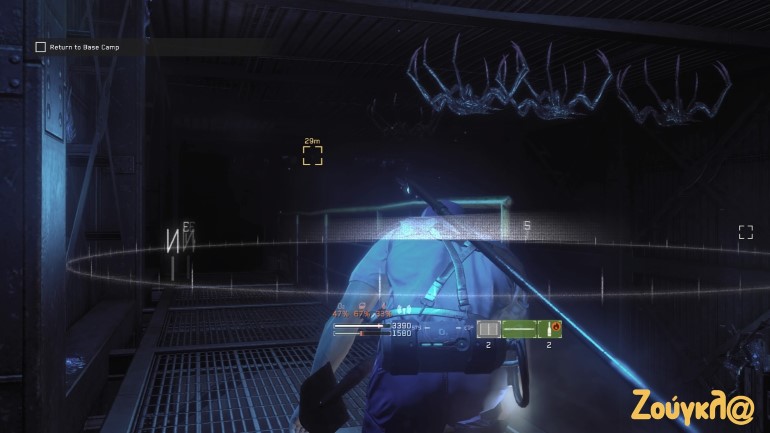The width and height of the screenshot is (770, 433).
Task: Select the fence gadget slot
Action: [x=488, y=328]
